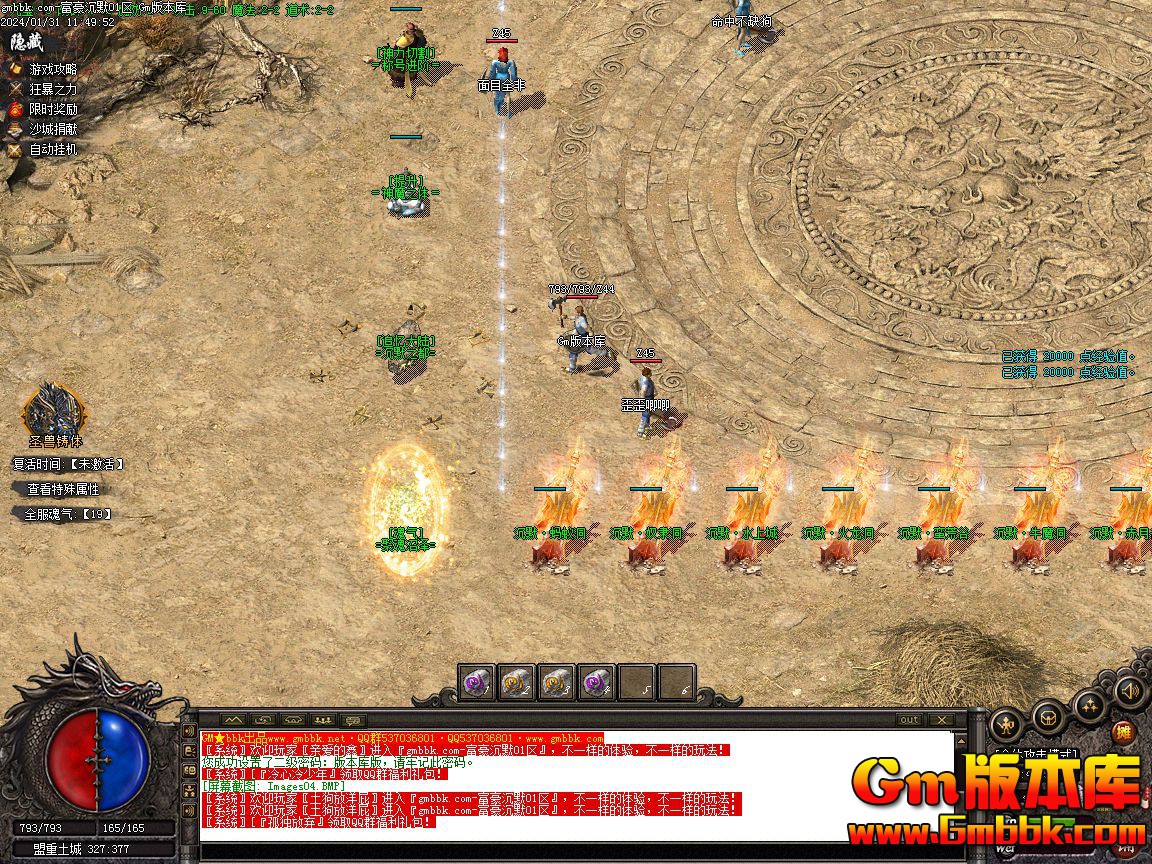Use the orange scroll in hotbar slot 3
This screenshot has width=1152, height=864.
tap(556, 682)
